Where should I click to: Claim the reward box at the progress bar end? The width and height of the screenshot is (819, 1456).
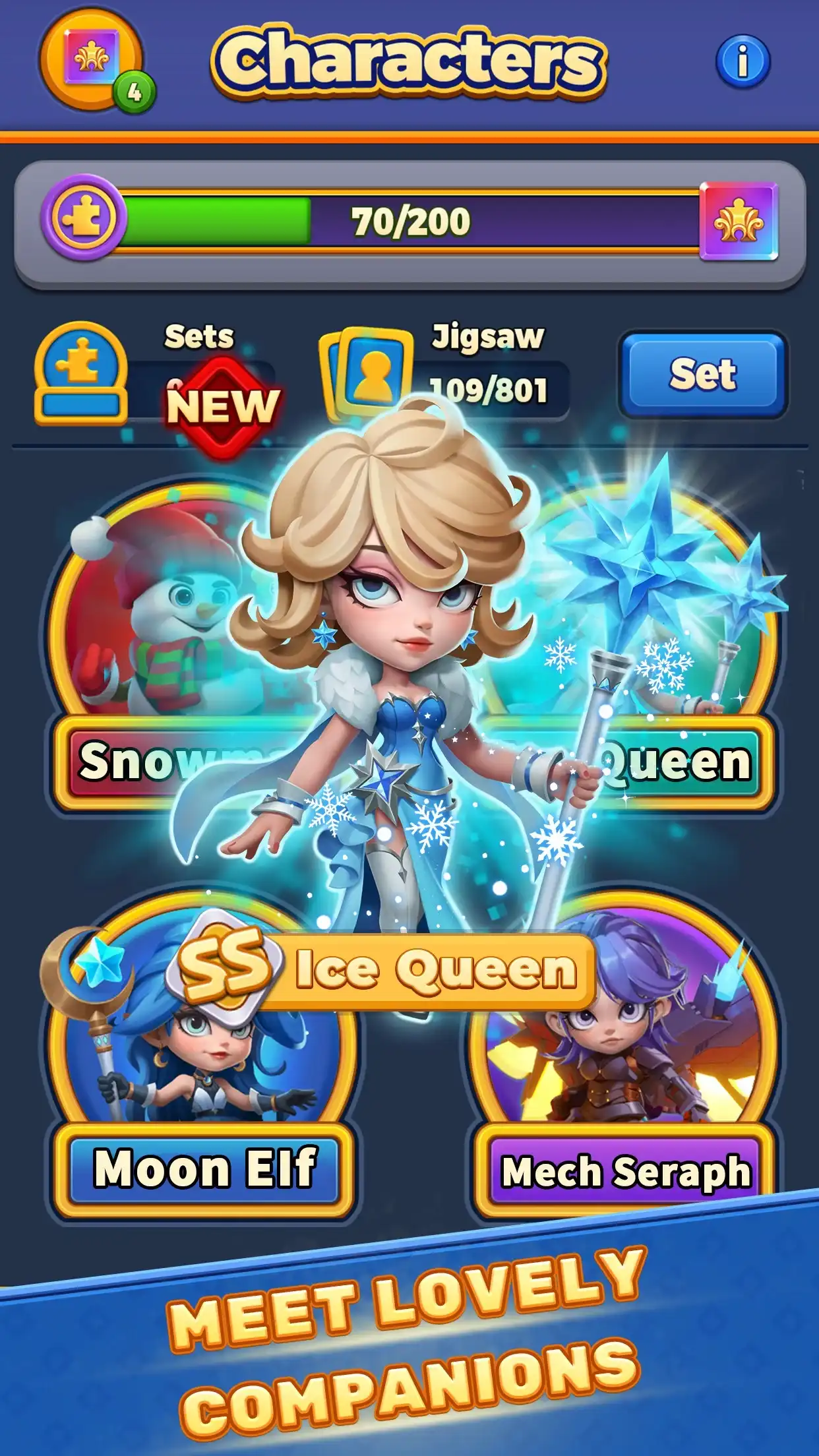[739, 221]
